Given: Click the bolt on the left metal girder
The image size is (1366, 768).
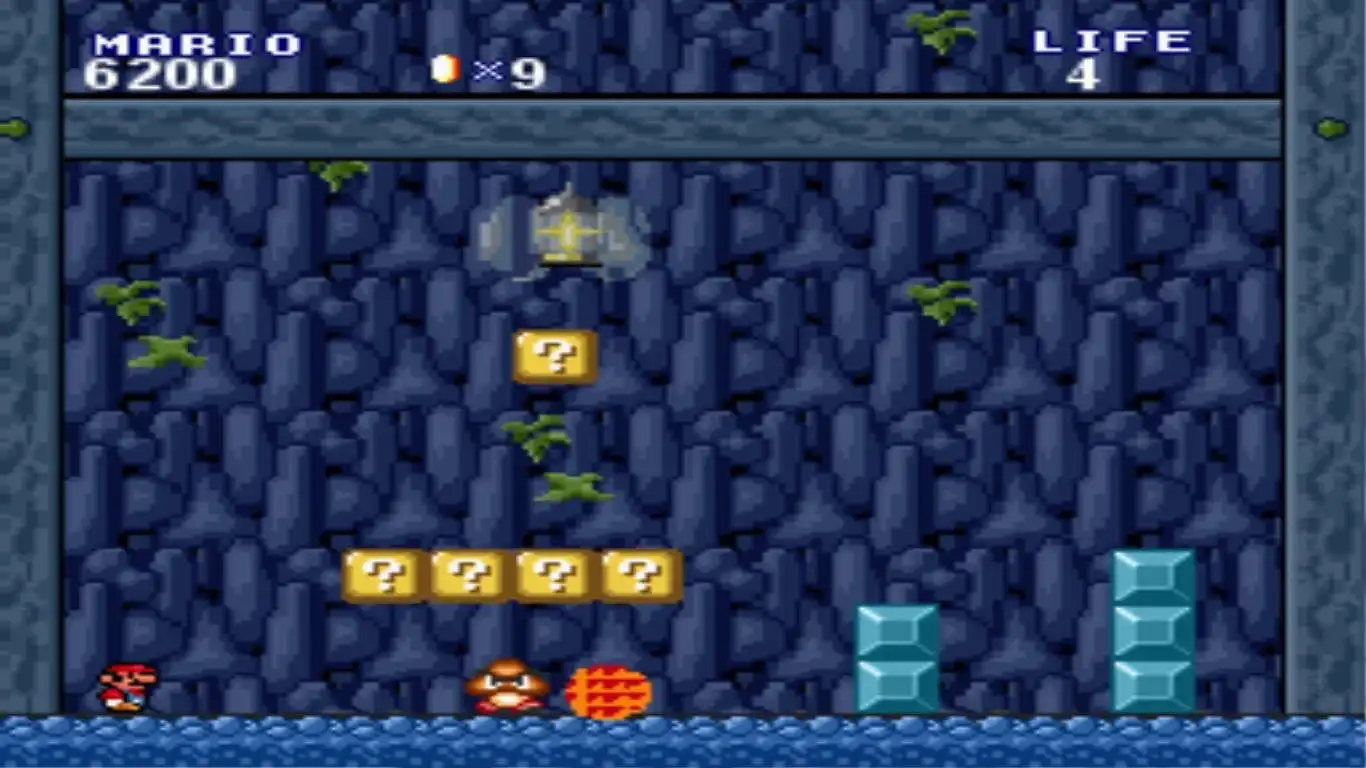Looking at the screenshot, I should pos(12,128).
